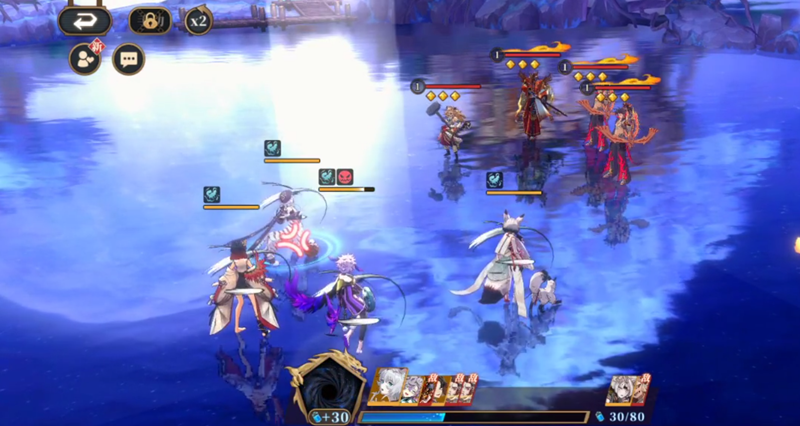Toggle the padlock auto-battle button
The image size is (800, 426).
click(x=149, y=21)
